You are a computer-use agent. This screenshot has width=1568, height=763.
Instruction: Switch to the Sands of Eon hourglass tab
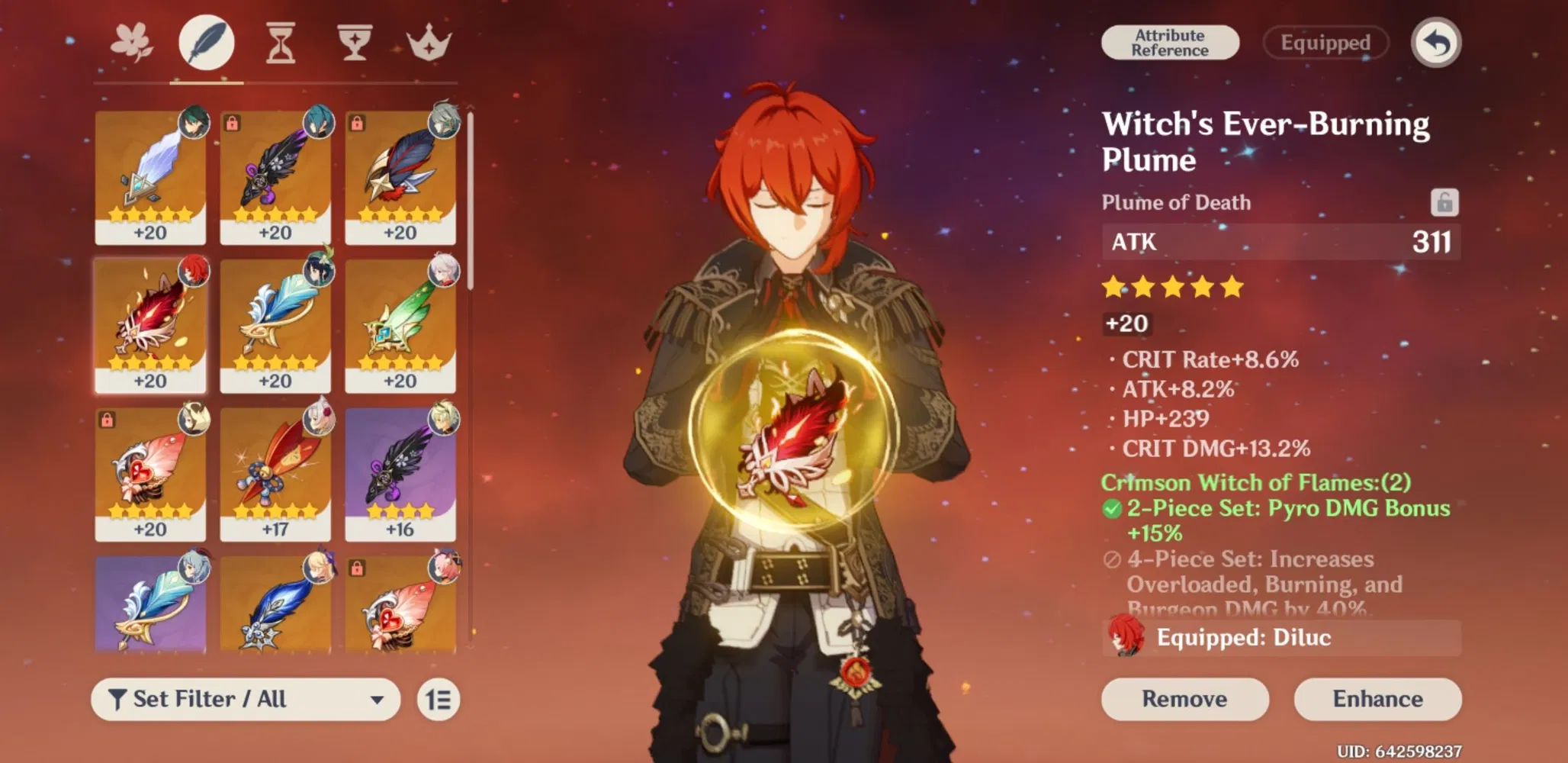click(280, 43)
